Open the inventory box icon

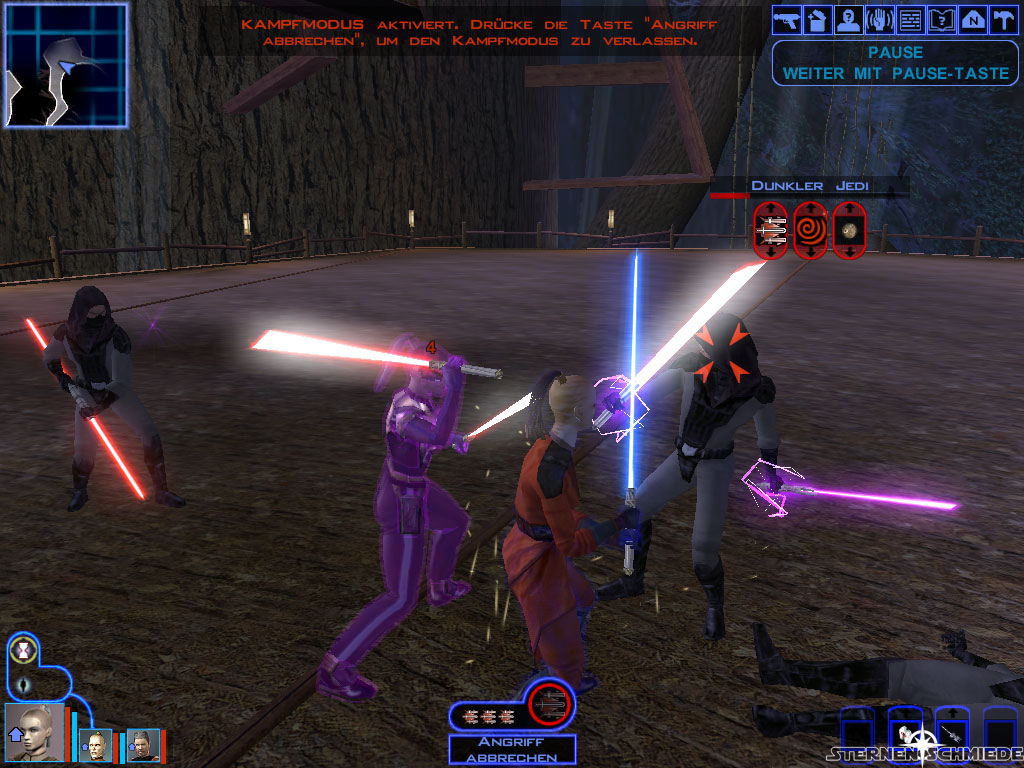click(817, 19)
